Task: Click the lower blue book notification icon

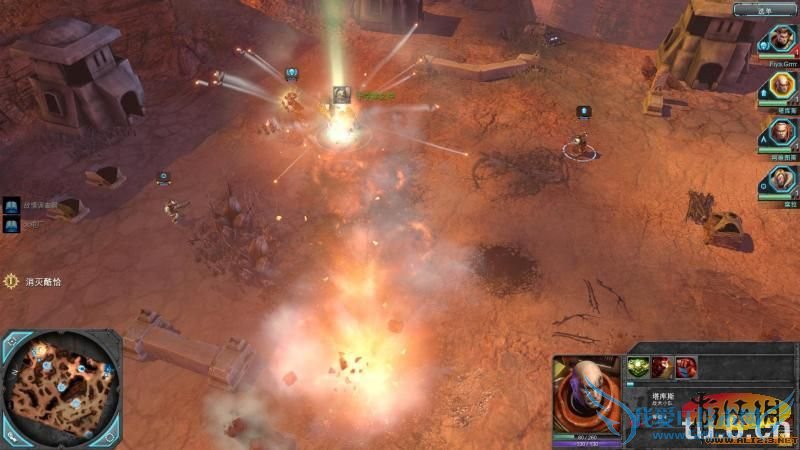Action: (x=12, y=224)
